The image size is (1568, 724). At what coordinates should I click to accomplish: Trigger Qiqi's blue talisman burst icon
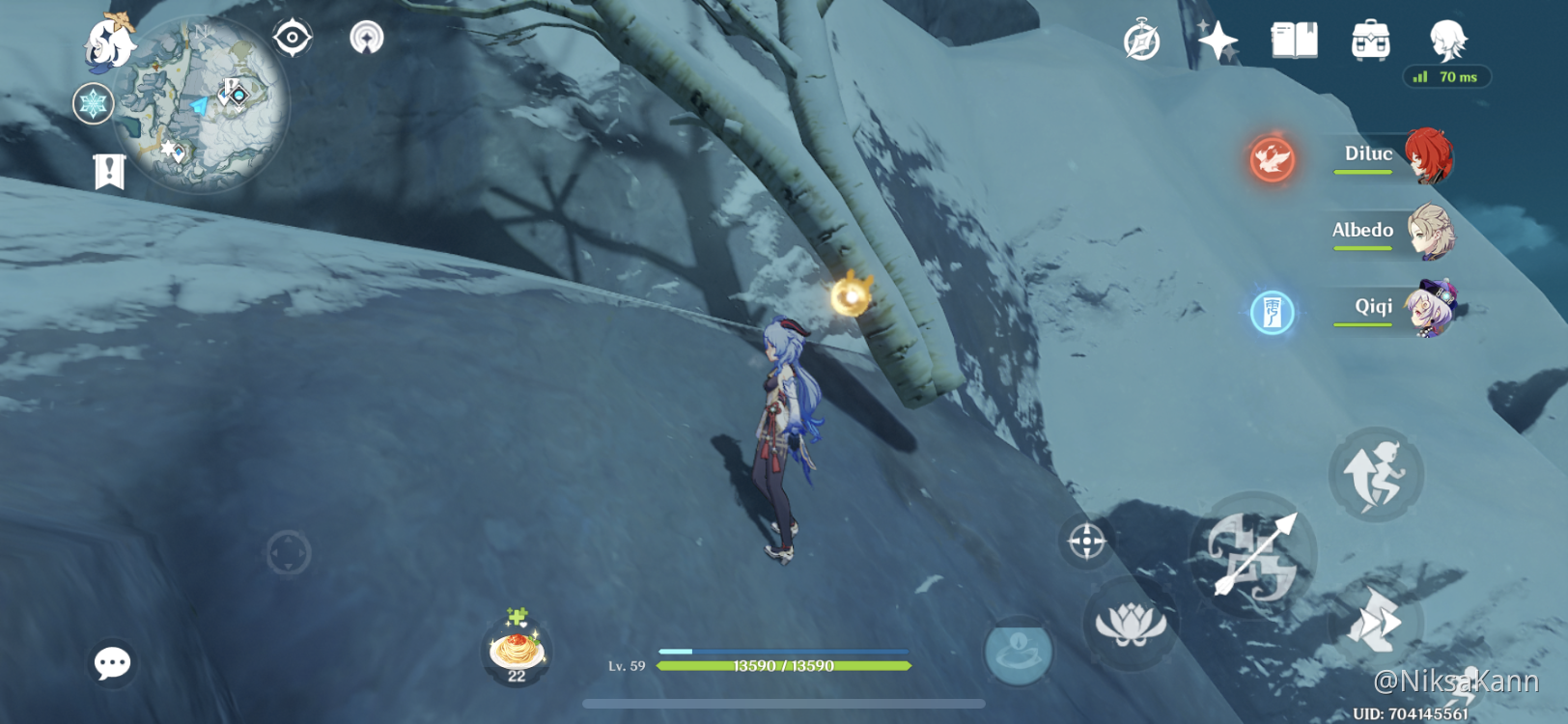pyautogui.click(x=1272, y=312)
